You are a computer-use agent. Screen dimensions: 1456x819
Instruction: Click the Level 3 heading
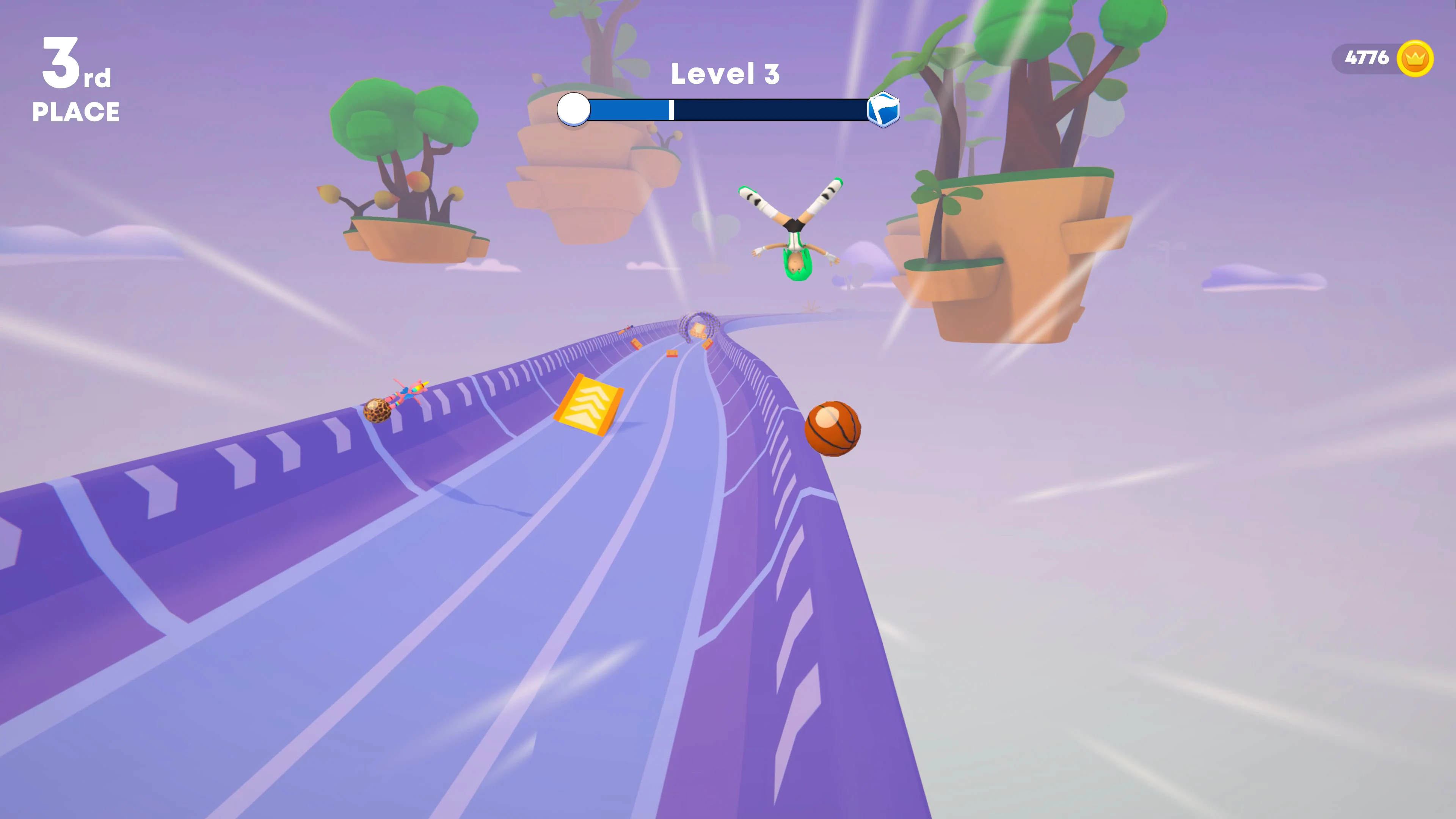click(725, 72)
